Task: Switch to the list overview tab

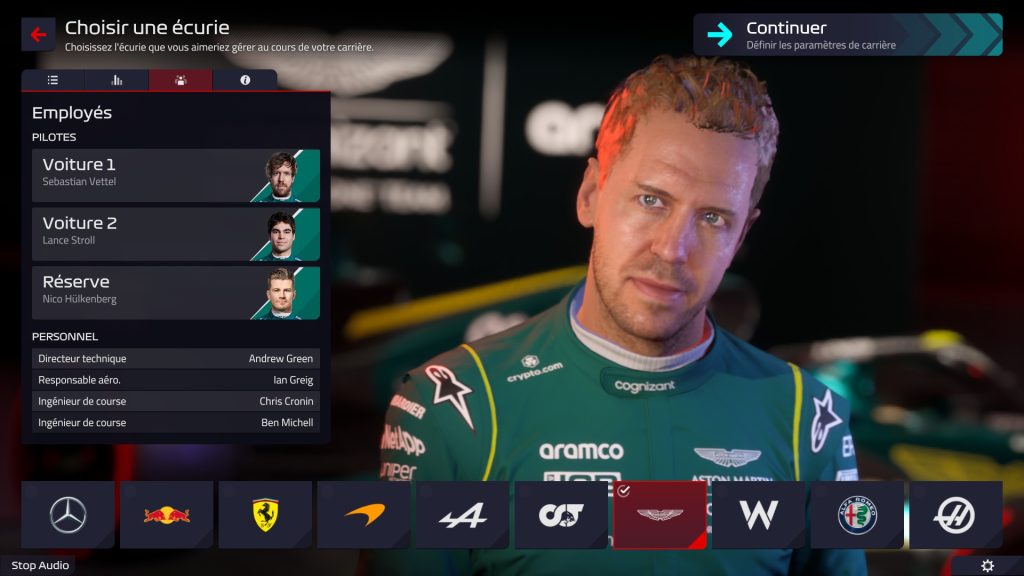Action: pos(53,80)
